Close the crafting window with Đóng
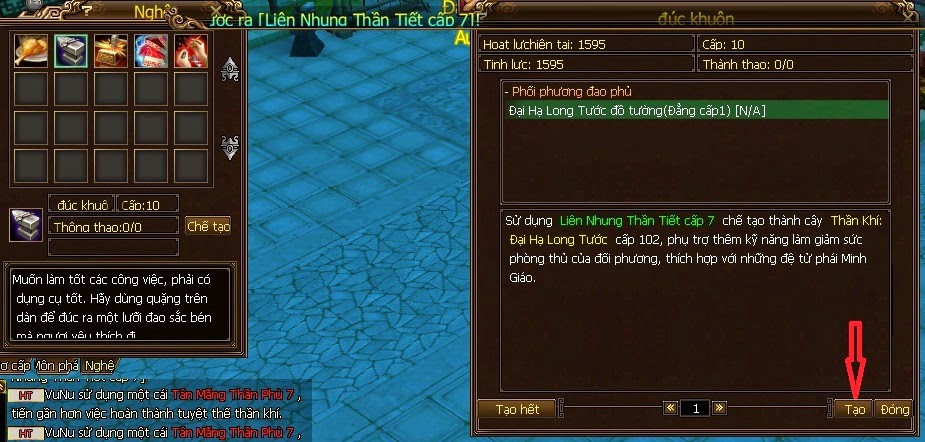925x442 pixels. [895, 410]
